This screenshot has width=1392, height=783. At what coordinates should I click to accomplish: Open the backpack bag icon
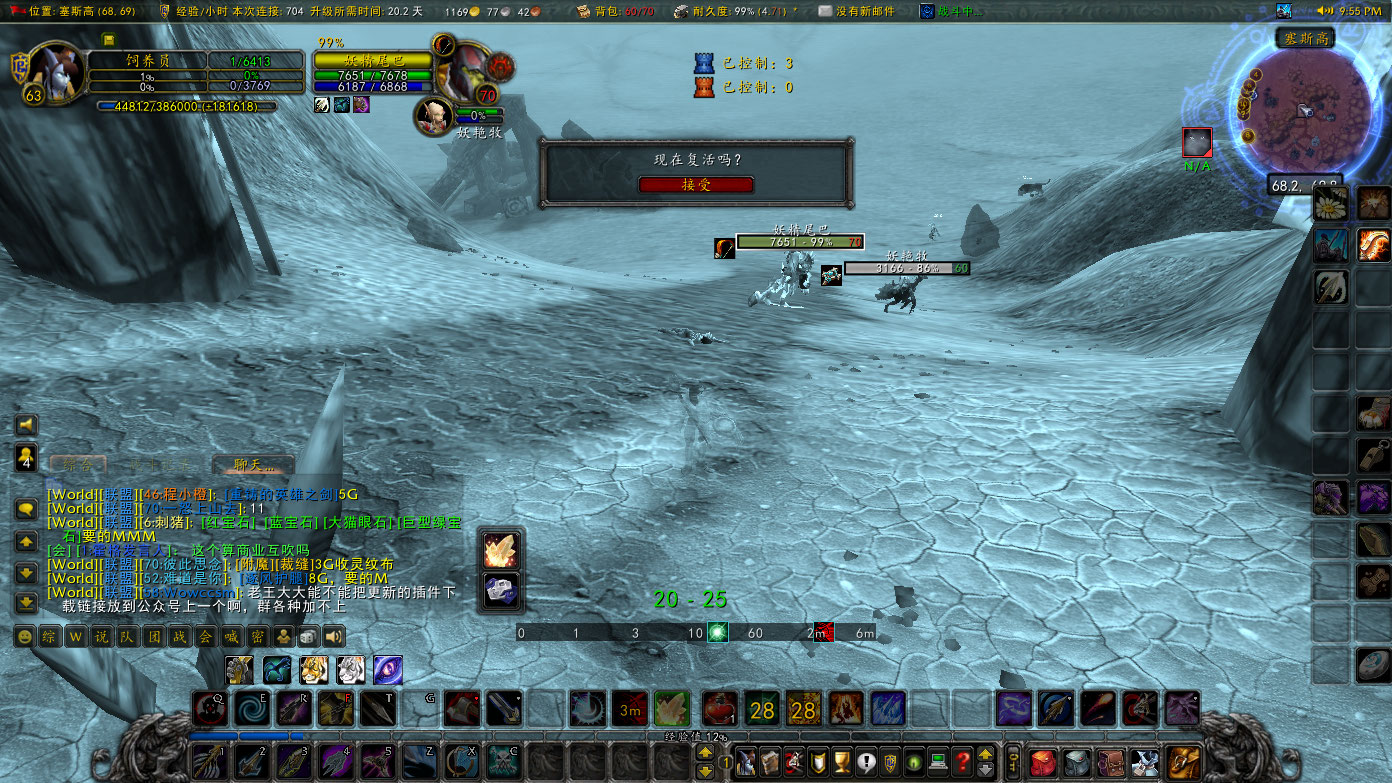(x=1182, y=762)
